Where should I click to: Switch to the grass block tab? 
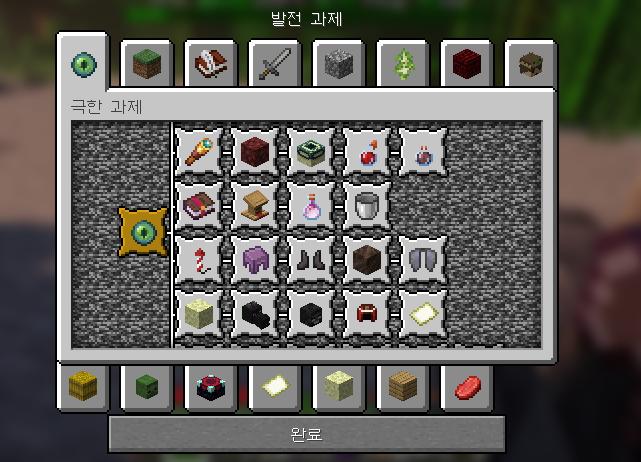[149, 66]
